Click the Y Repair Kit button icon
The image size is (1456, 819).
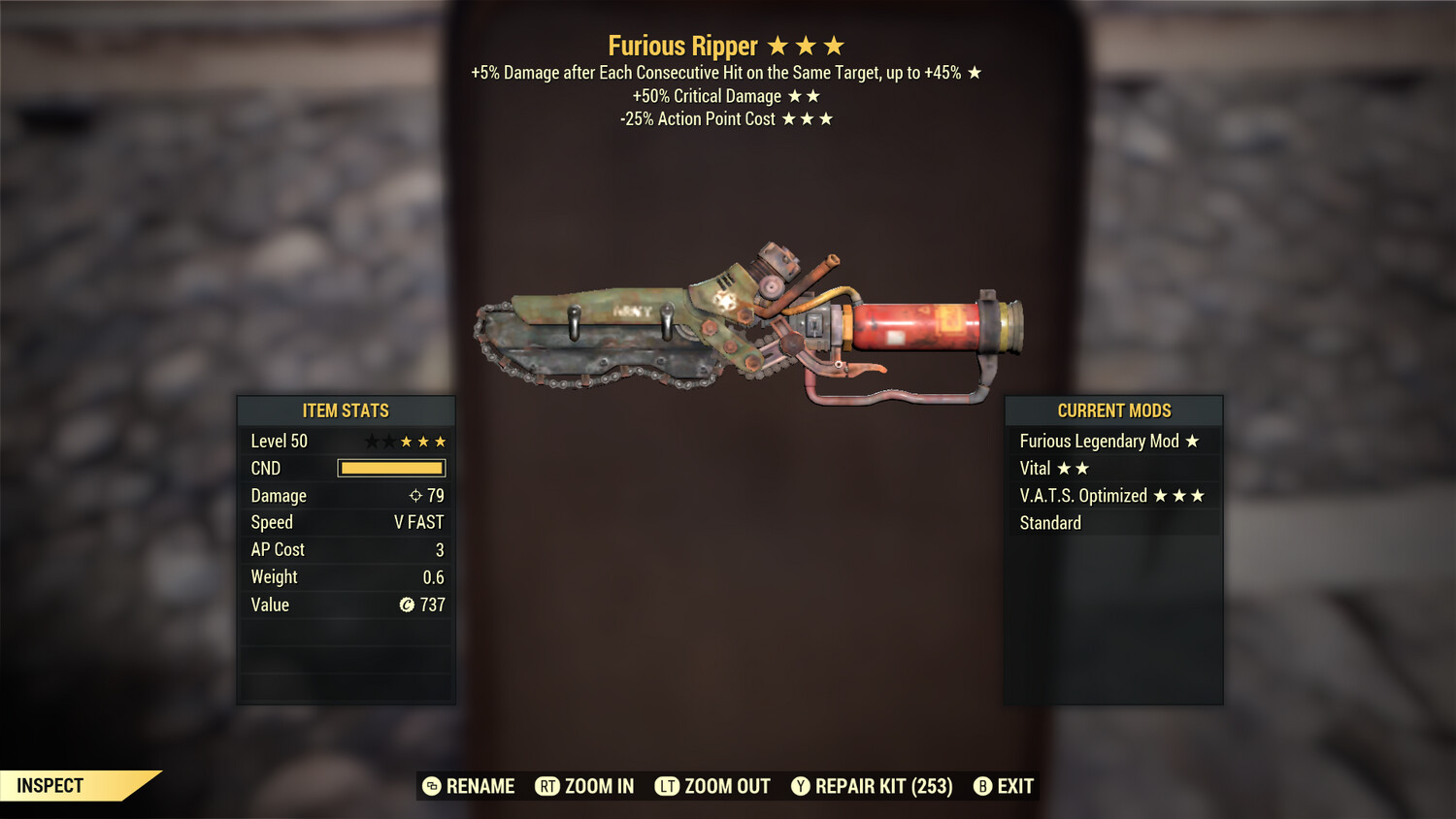click(802, 786)
